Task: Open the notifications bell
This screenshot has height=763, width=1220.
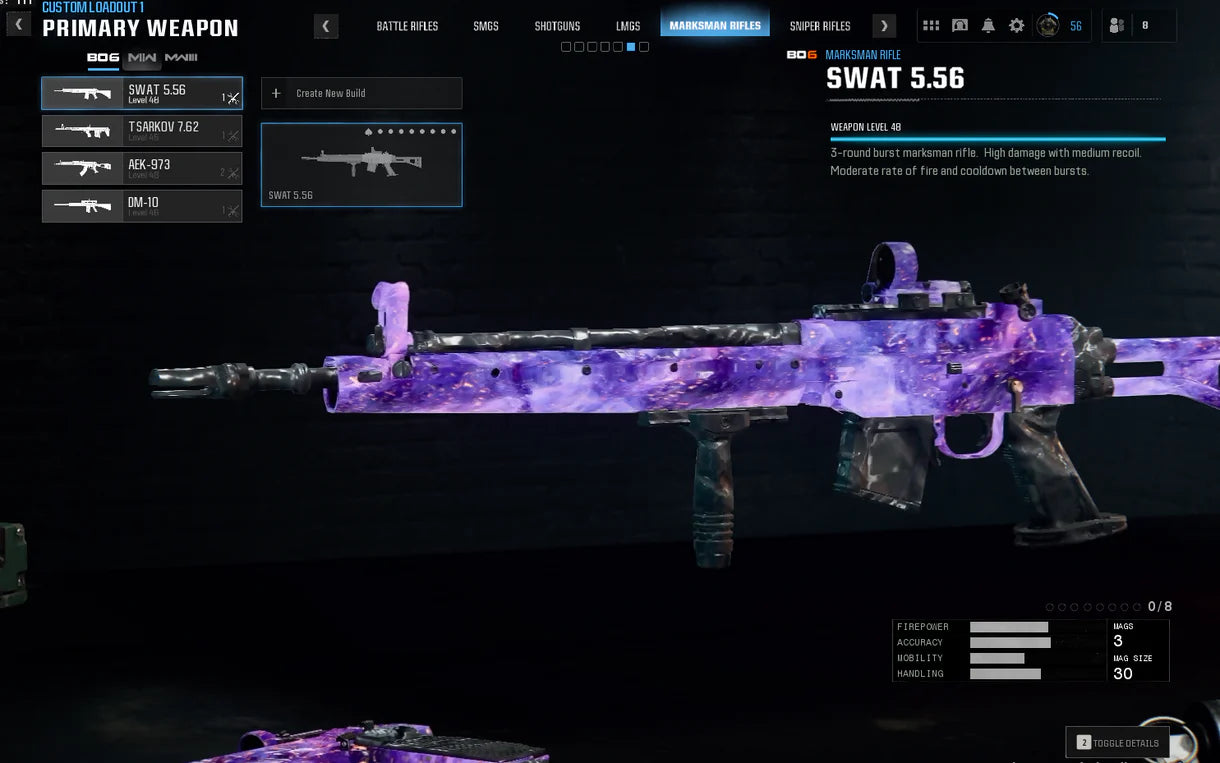Action: 988,26
